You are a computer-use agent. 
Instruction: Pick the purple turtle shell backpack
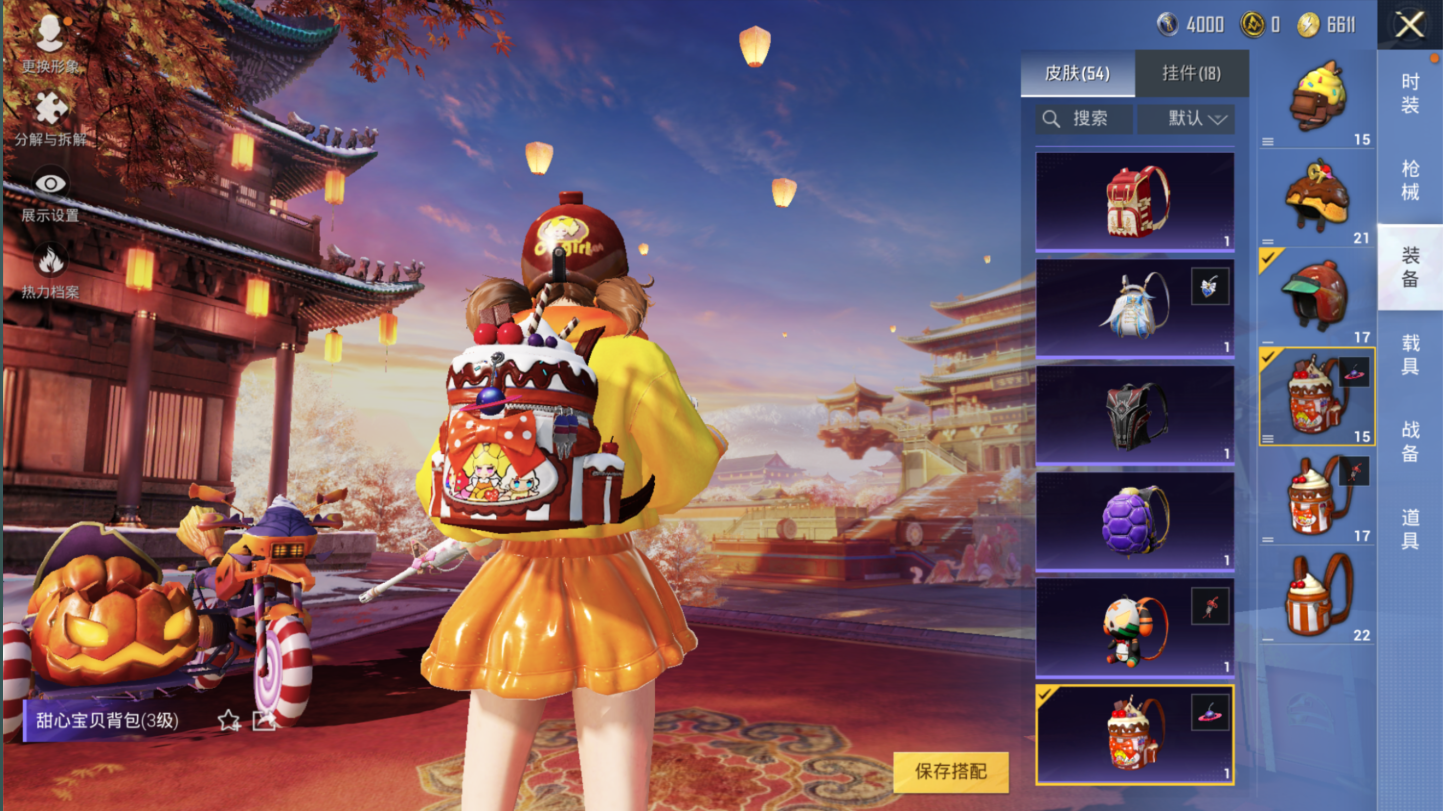[1135, 521]
